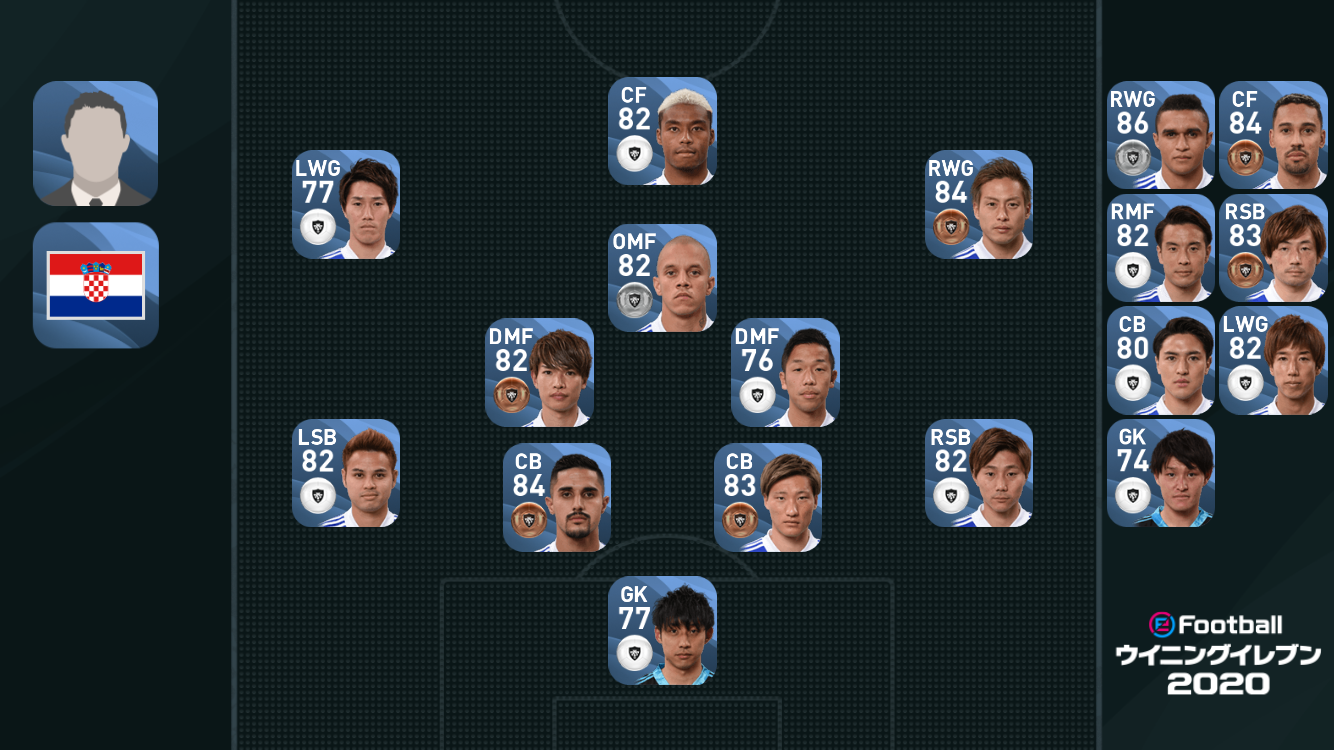Select the CB 80 substitute card
Image resolution: width=1334 pixels, height=750 pixels.
click(x=1161, y=360)
